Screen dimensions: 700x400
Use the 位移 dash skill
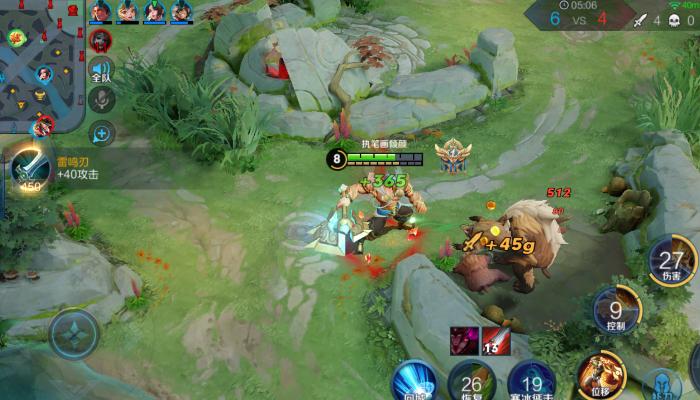(x=601, y=374)
